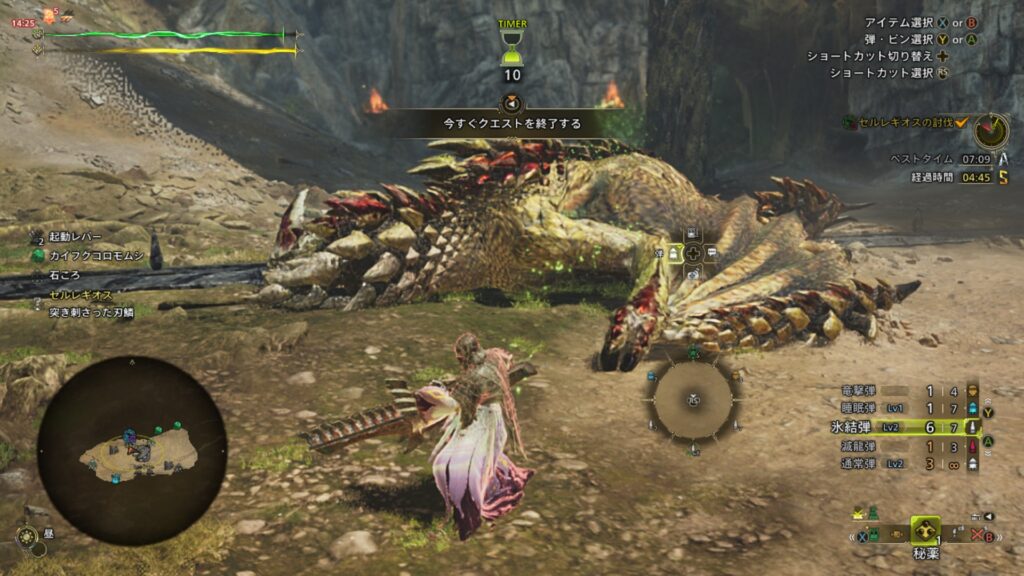This screenshot has width=1024, height=576.
Task: Select 起動レバー in the nearby list
Action: pyautogui.click(x=75, y=237)
